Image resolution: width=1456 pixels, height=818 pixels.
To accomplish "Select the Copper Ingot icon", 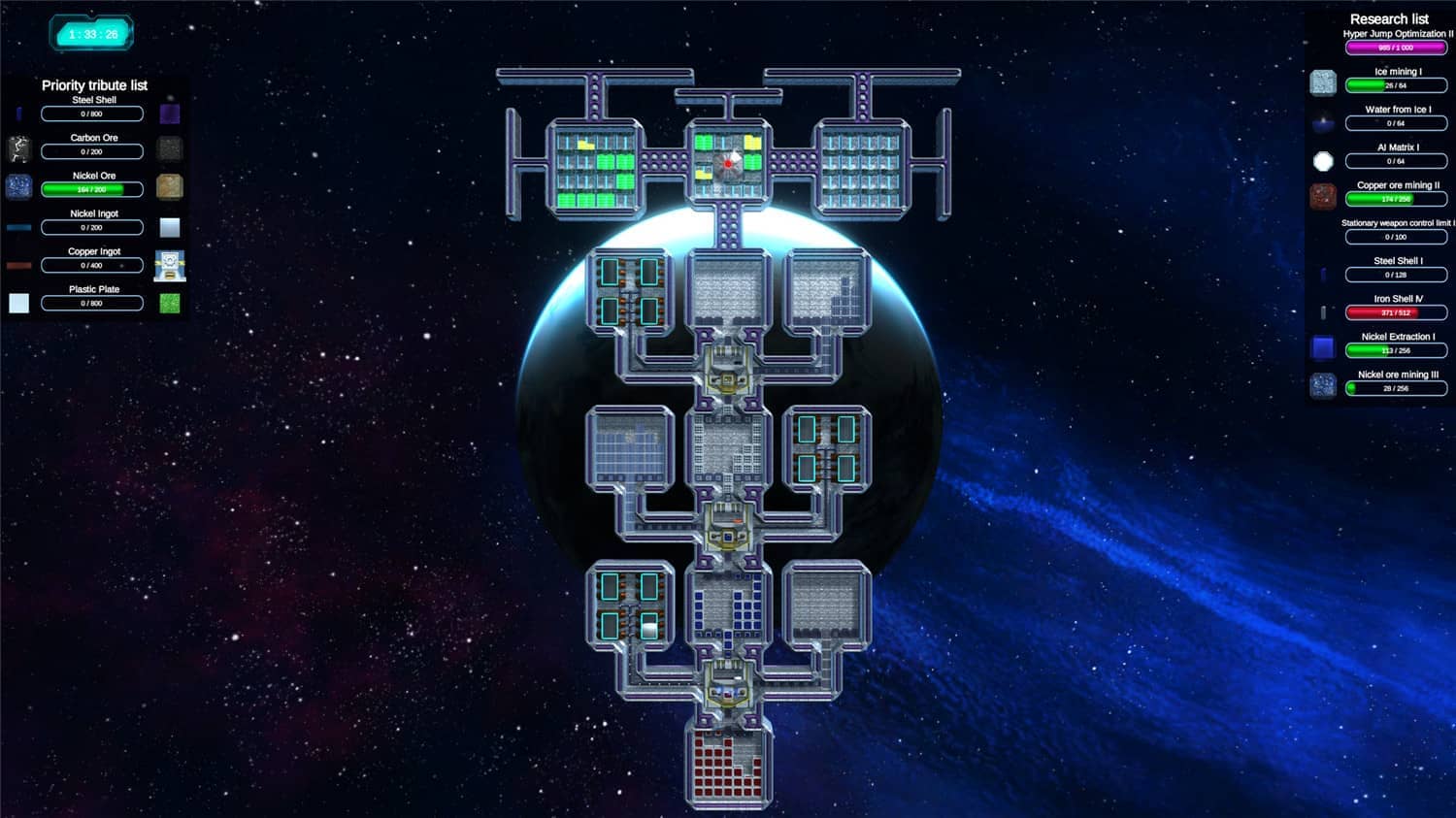I will coord(19,265).
